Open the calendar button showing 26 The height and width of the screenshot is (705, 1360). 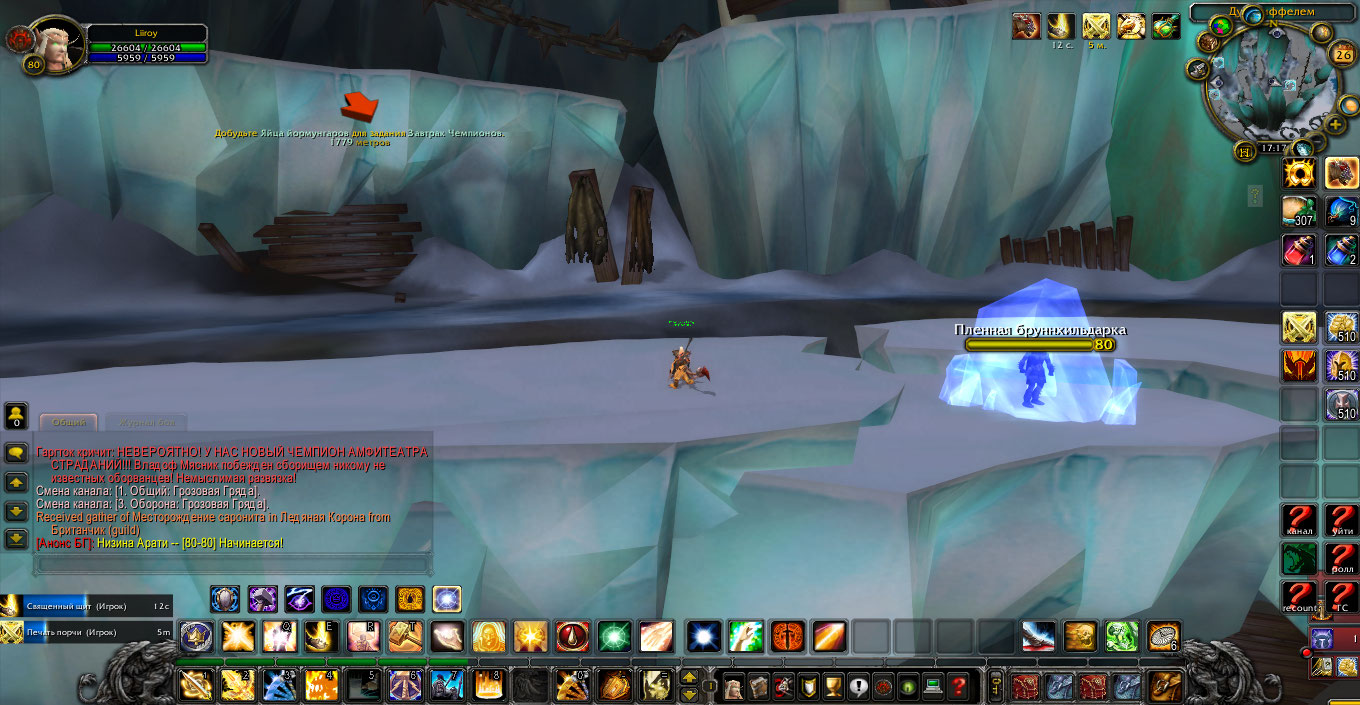pos(1343,55)
